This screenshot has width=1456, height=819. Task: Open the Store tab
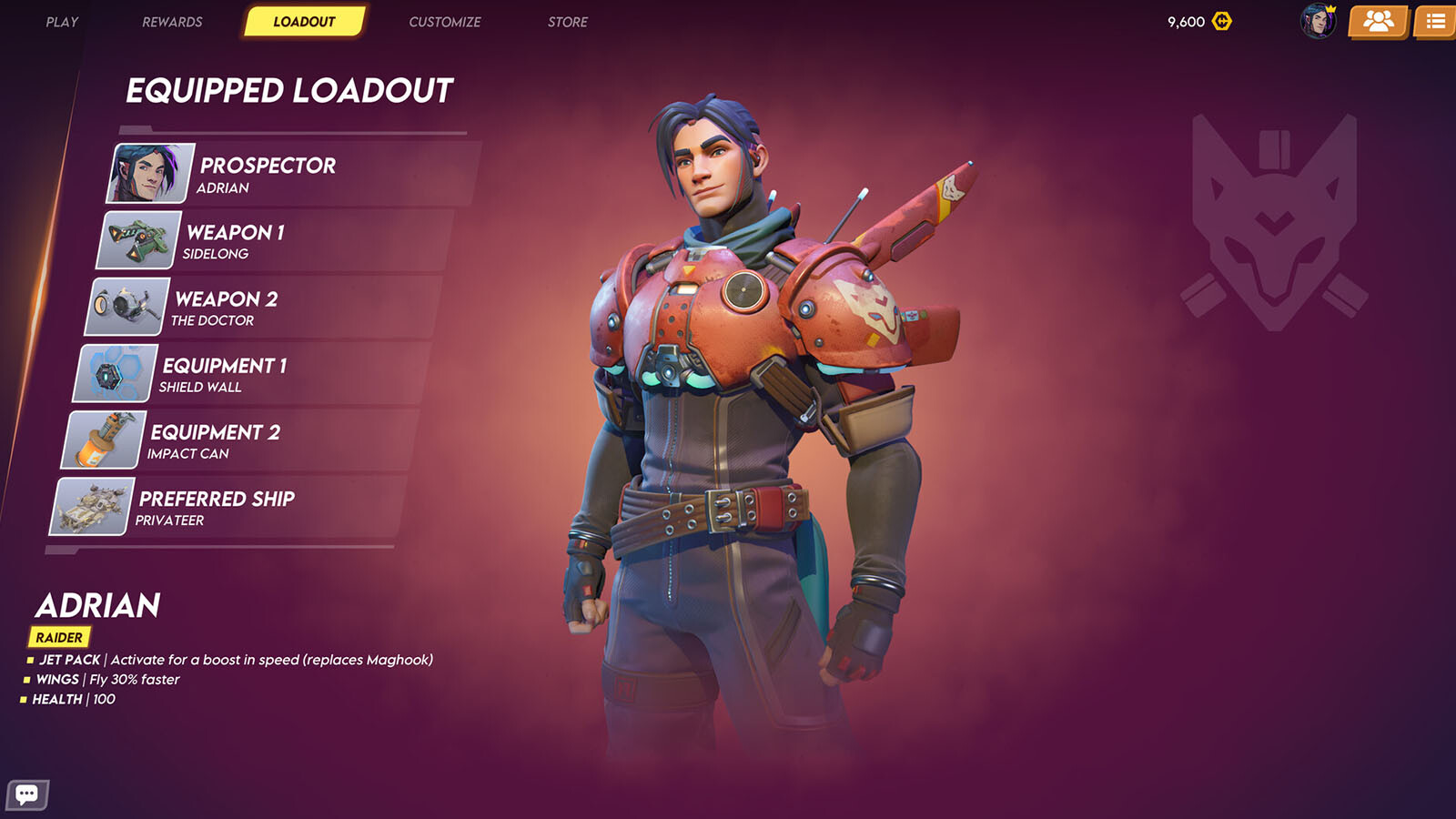click(567, 22)
